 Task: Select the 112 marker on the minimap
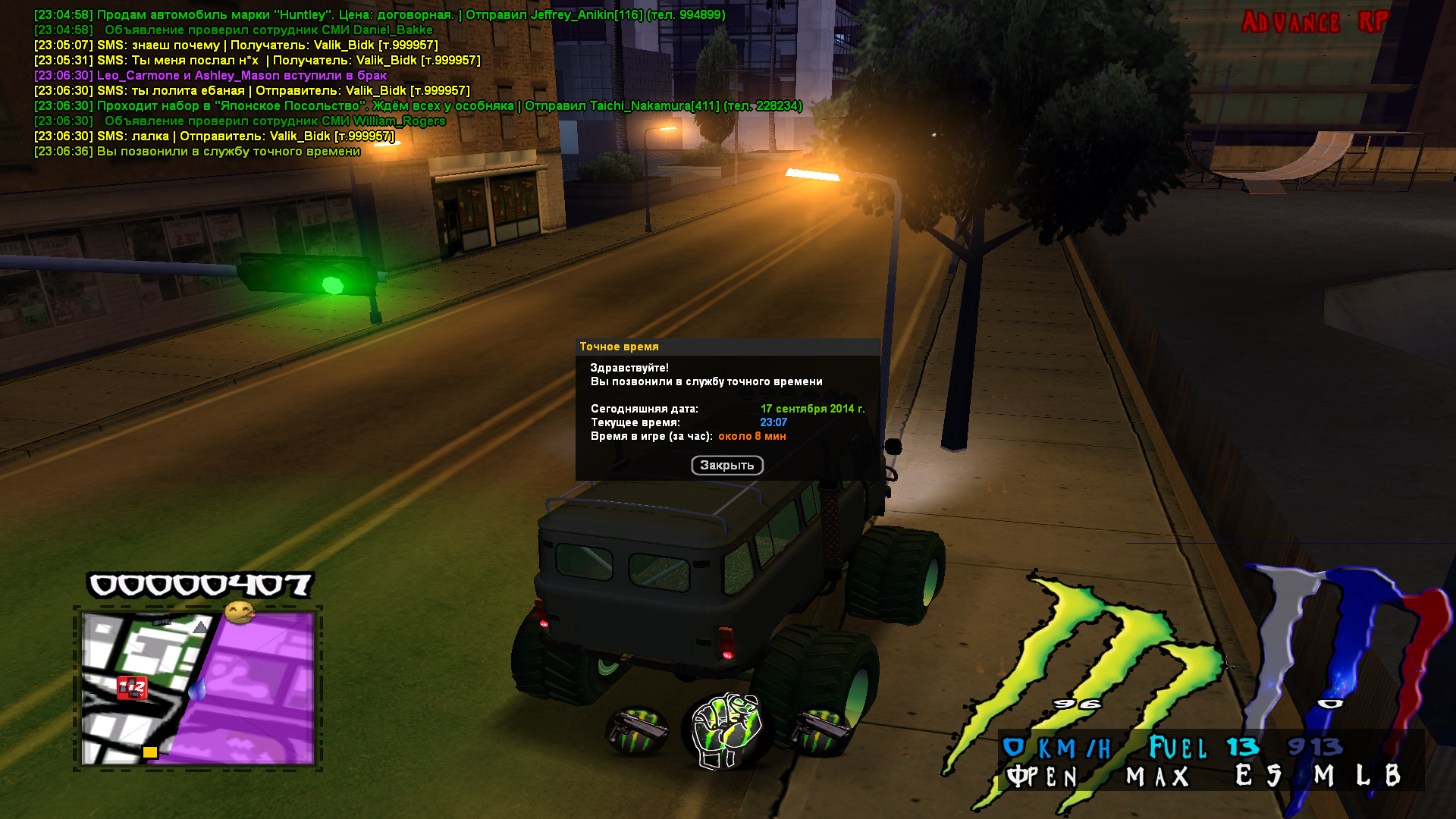[131, 688]
